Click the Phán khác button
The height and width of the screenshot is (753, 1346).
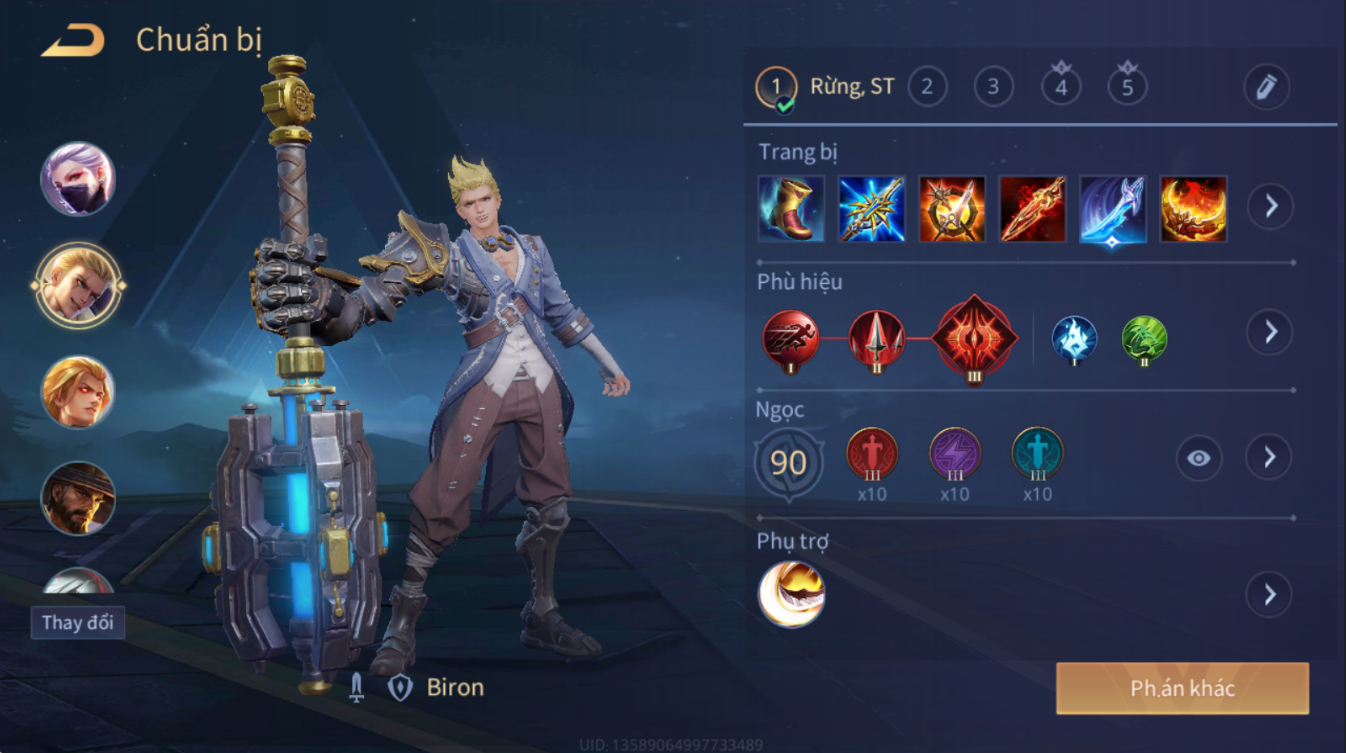click(x=1182, y=688)
